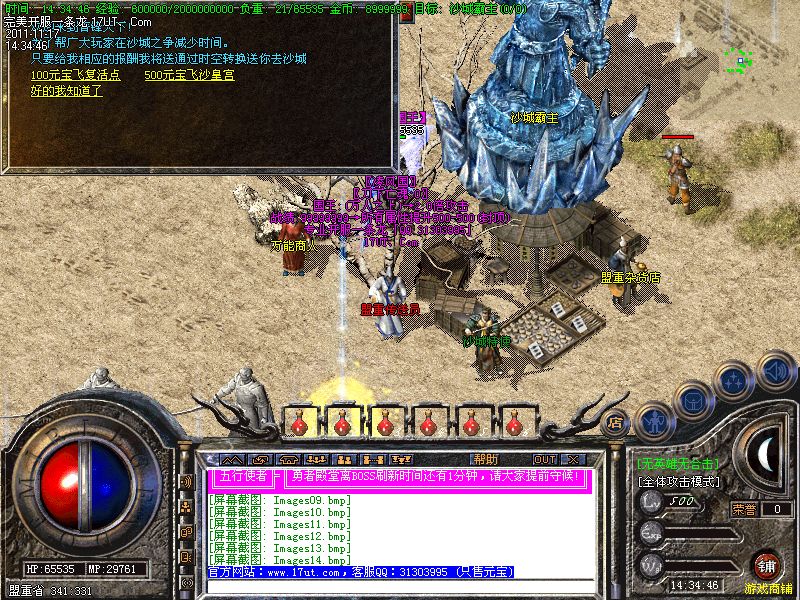Close with the X button beside OUT
This screenshot has height=600, width=800.
click(x=573, y=459)
